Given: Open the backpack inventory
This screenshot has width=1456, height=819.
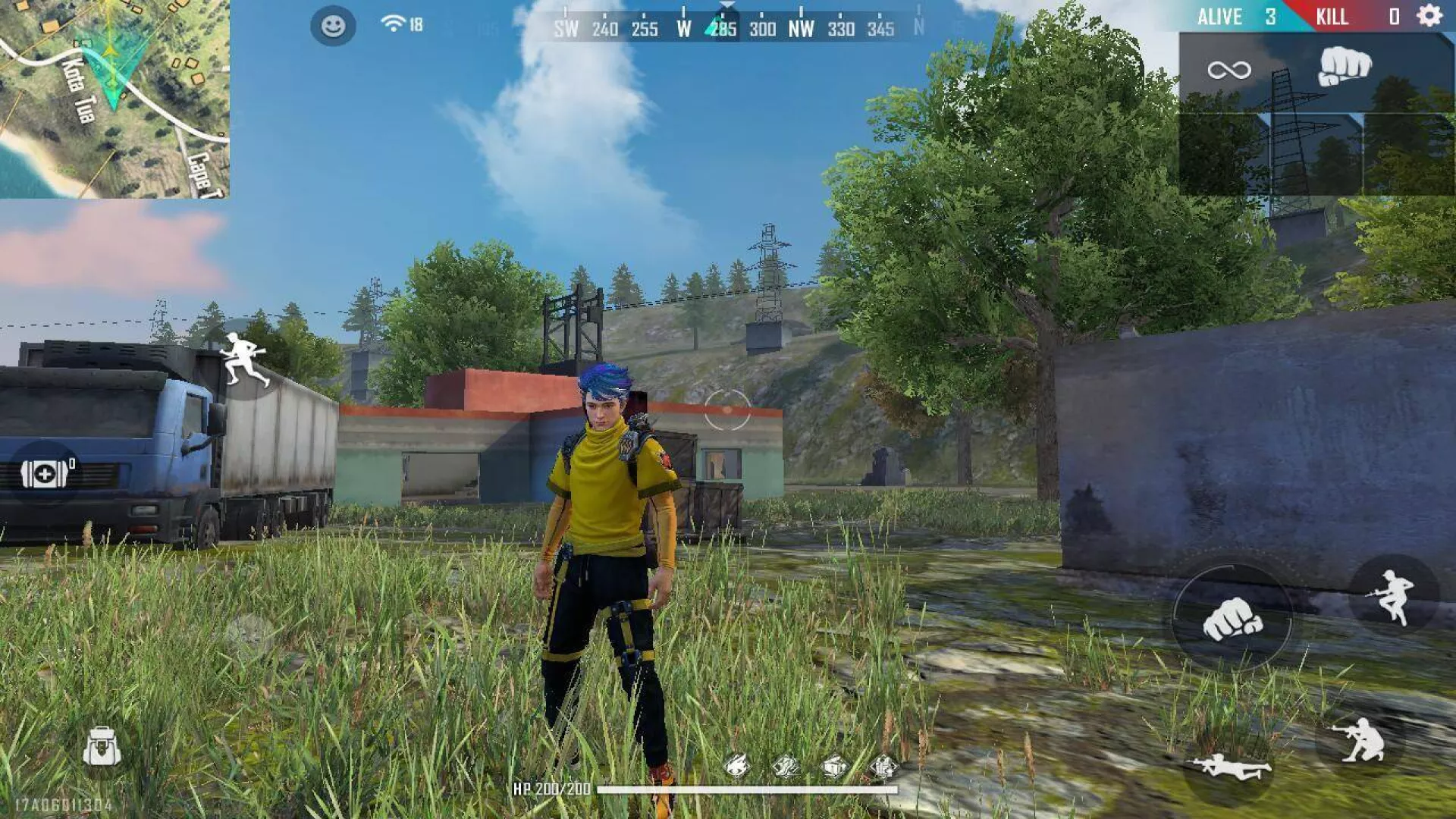Looking at the screenshot, I should point(102,746).
